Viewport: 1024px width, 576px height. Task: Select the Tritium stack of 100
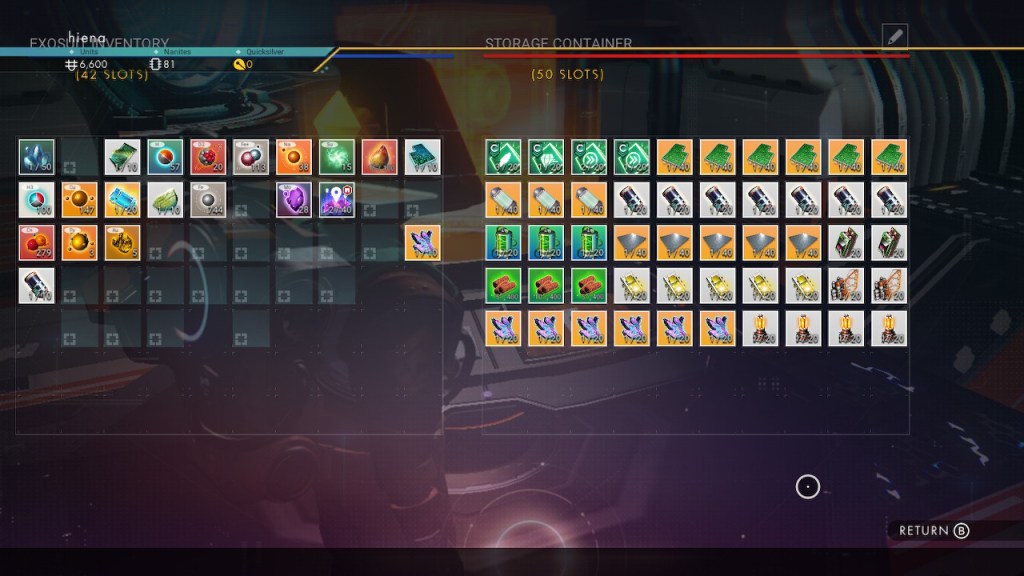pos(36,199)
